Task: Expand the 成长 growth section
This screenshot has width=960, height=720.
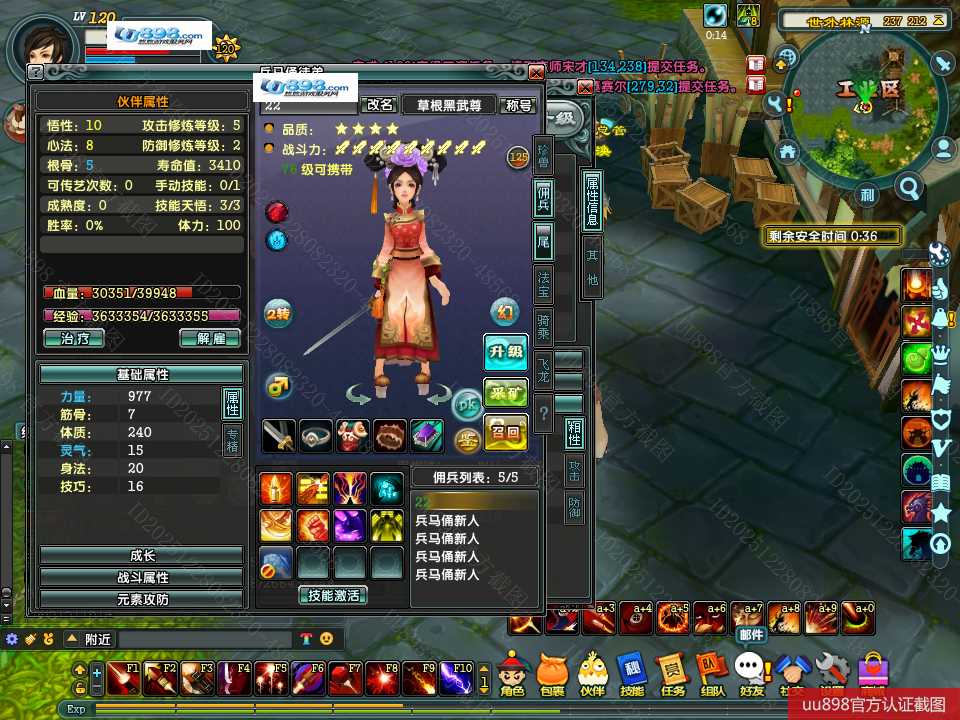Action: (142, 555)
